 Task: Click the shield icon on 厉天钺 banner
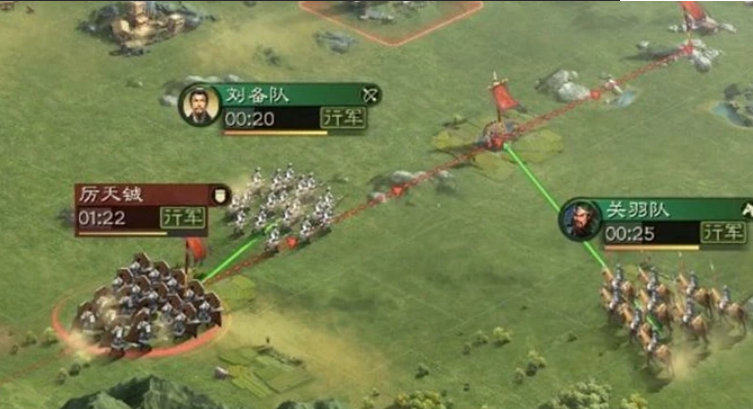(218, 194)
